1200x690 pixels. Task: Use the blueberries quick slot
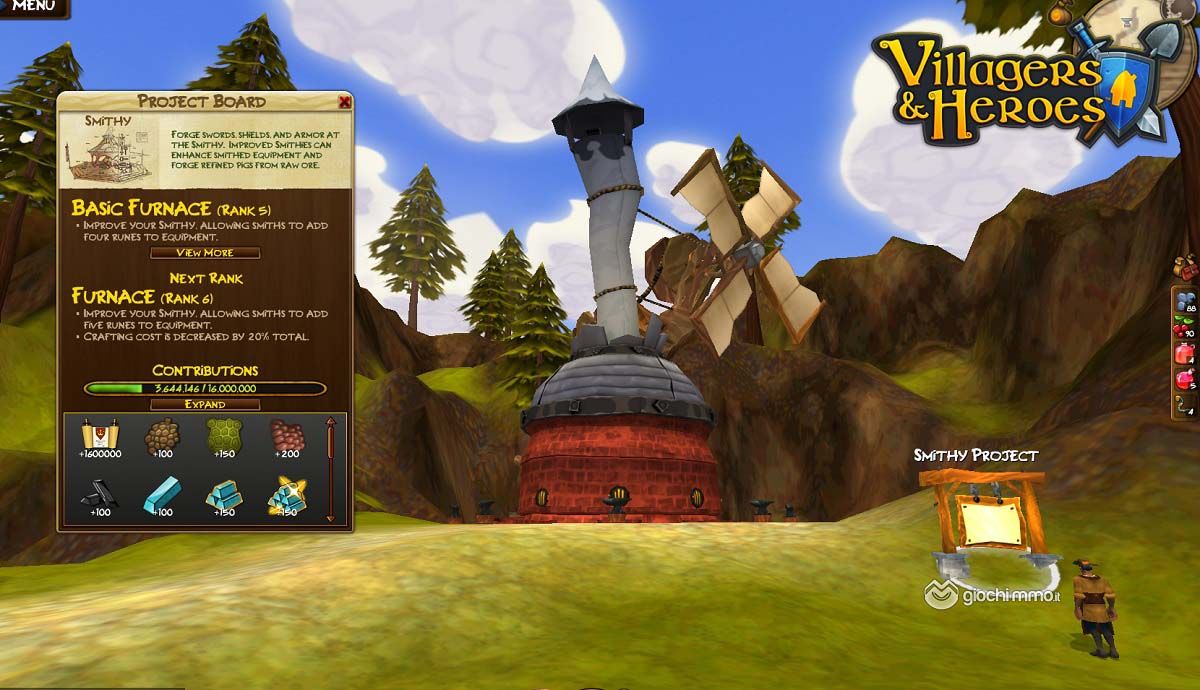point(1187,303)
